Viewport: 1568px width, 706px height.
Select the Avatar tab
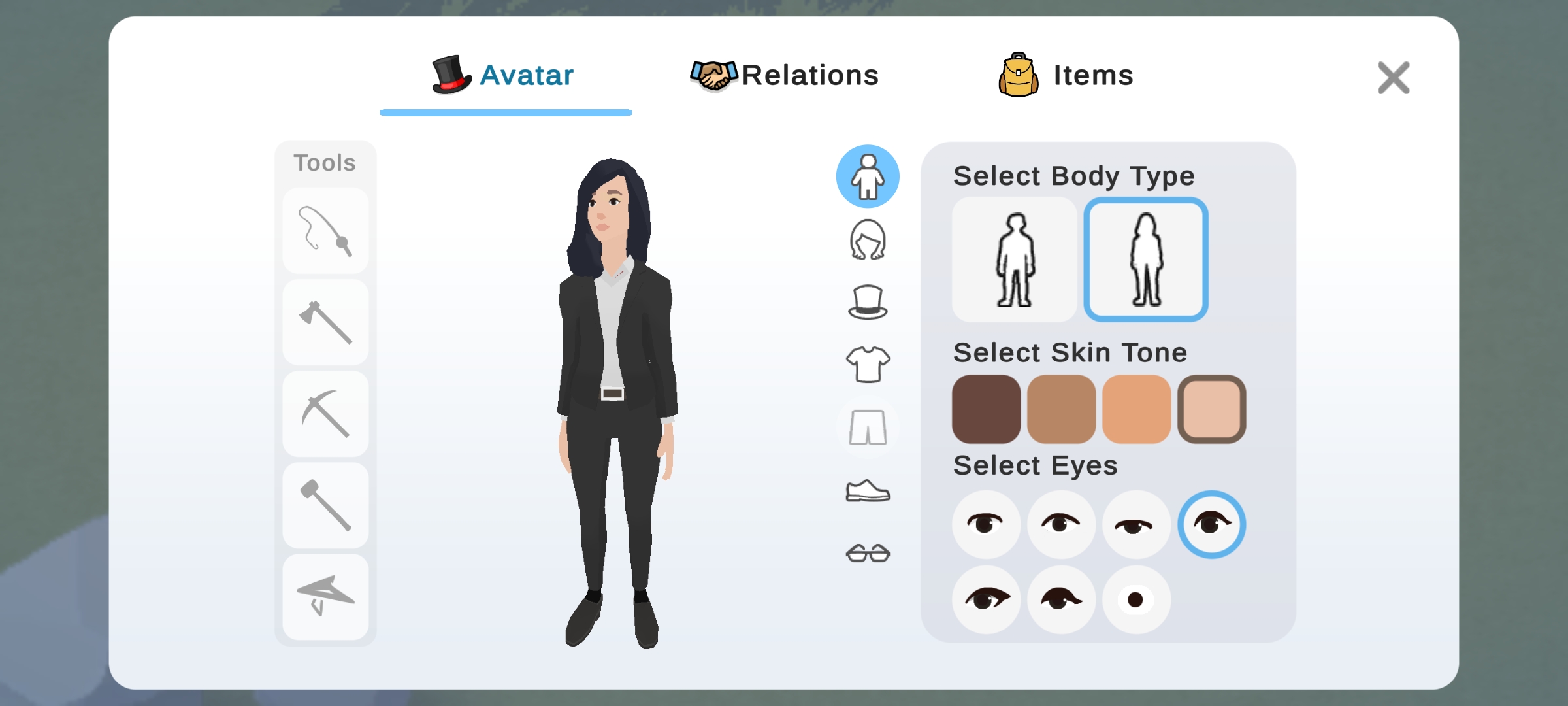(504, 75)
